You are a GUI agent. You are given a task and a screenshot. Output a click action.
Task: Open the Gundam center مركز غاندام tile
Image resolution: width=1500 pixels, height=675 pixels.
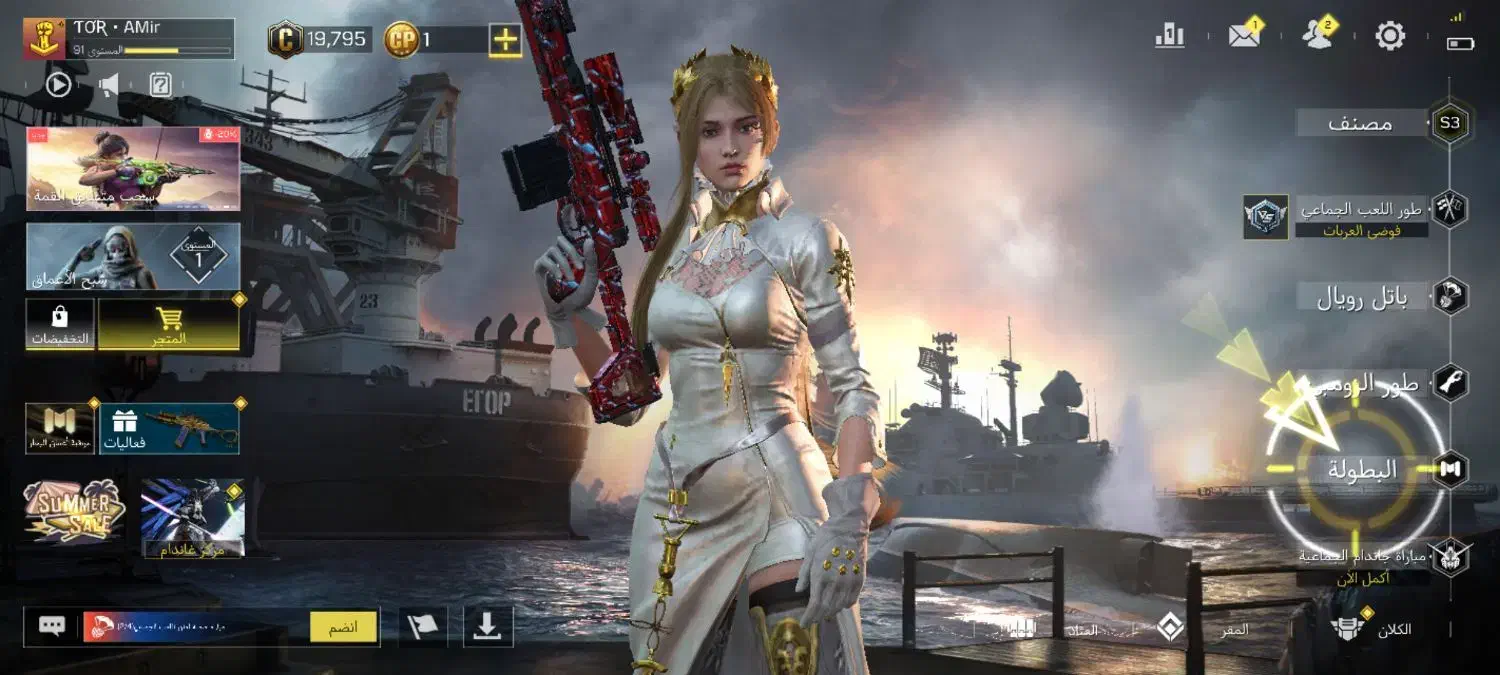click(x=192, y=517)
